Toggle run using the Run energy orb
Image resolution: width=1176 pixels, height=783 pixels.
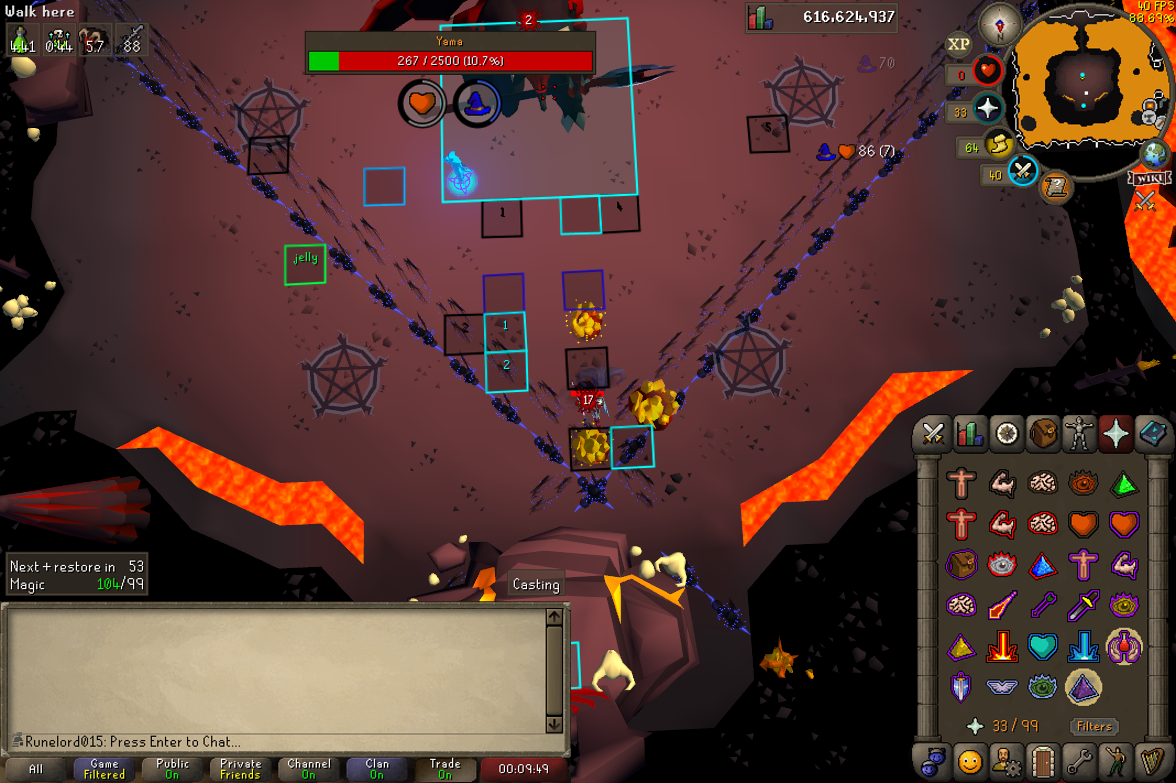coord(998,146)
